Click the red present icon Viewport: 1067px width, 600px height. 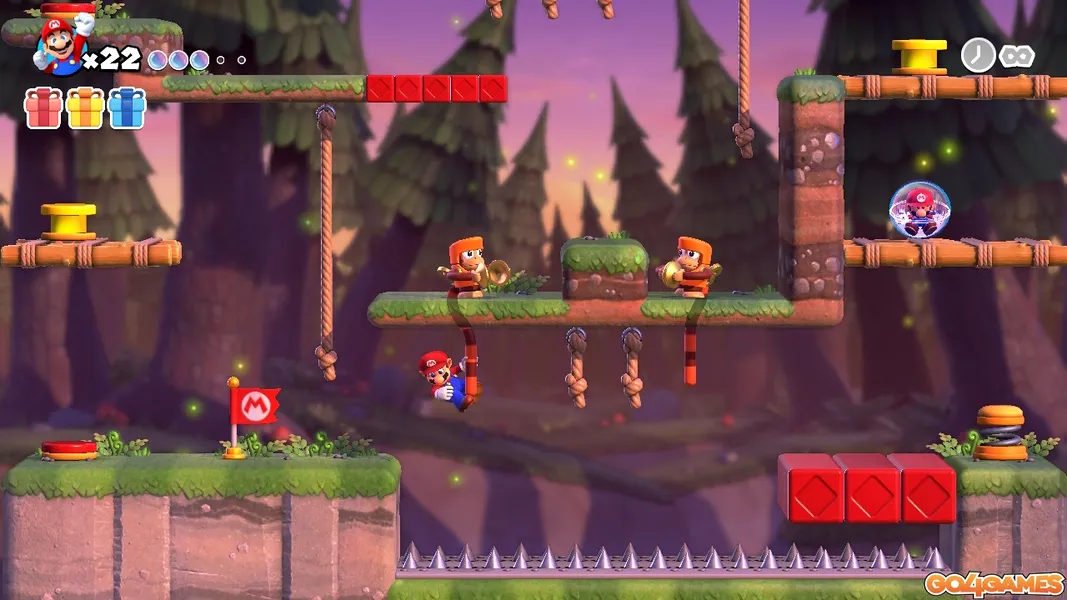click(x=43, y=108)
